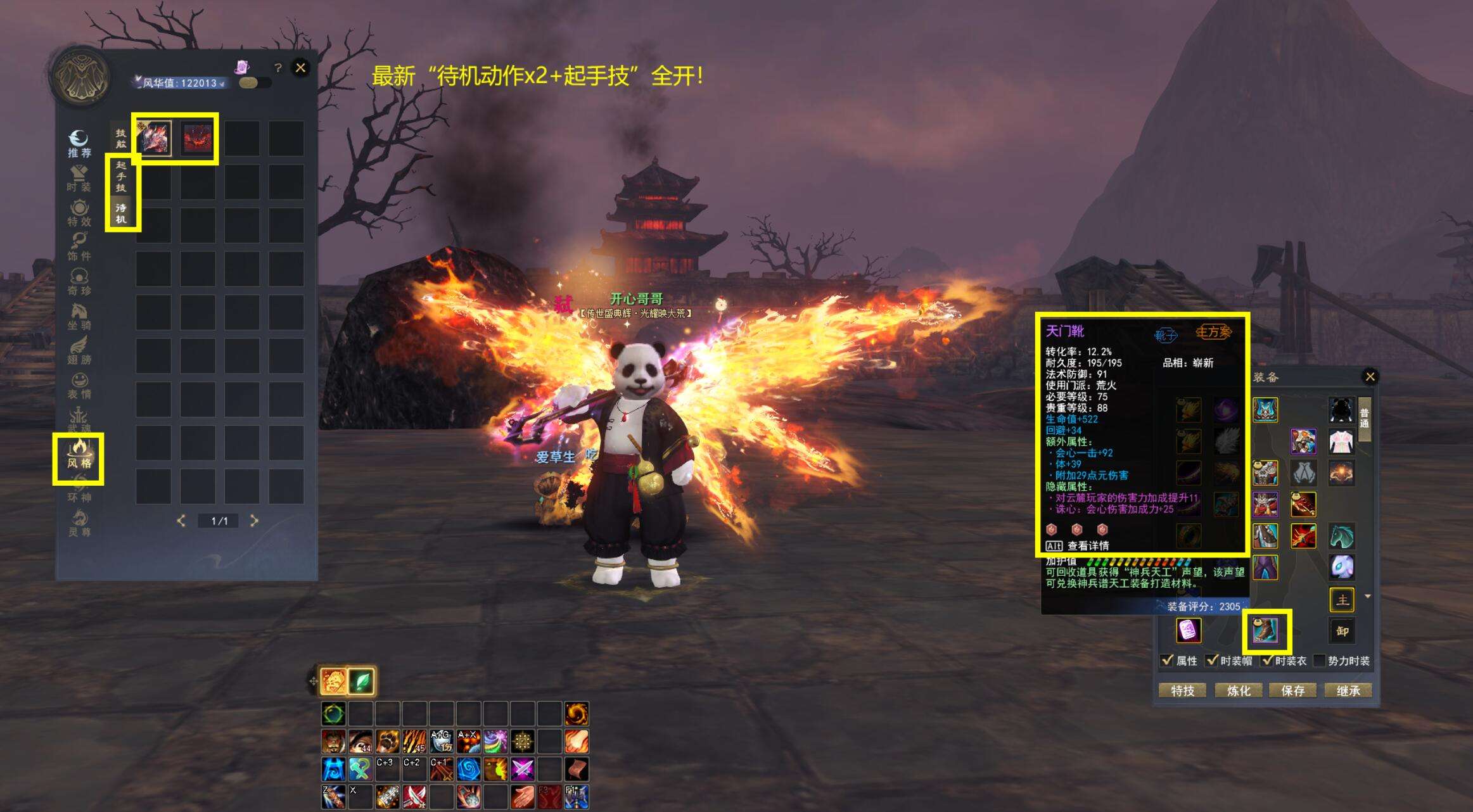Select the green leaf buff icon
1473x812 pixels.
pyautogui.click(x=362, y=682)
